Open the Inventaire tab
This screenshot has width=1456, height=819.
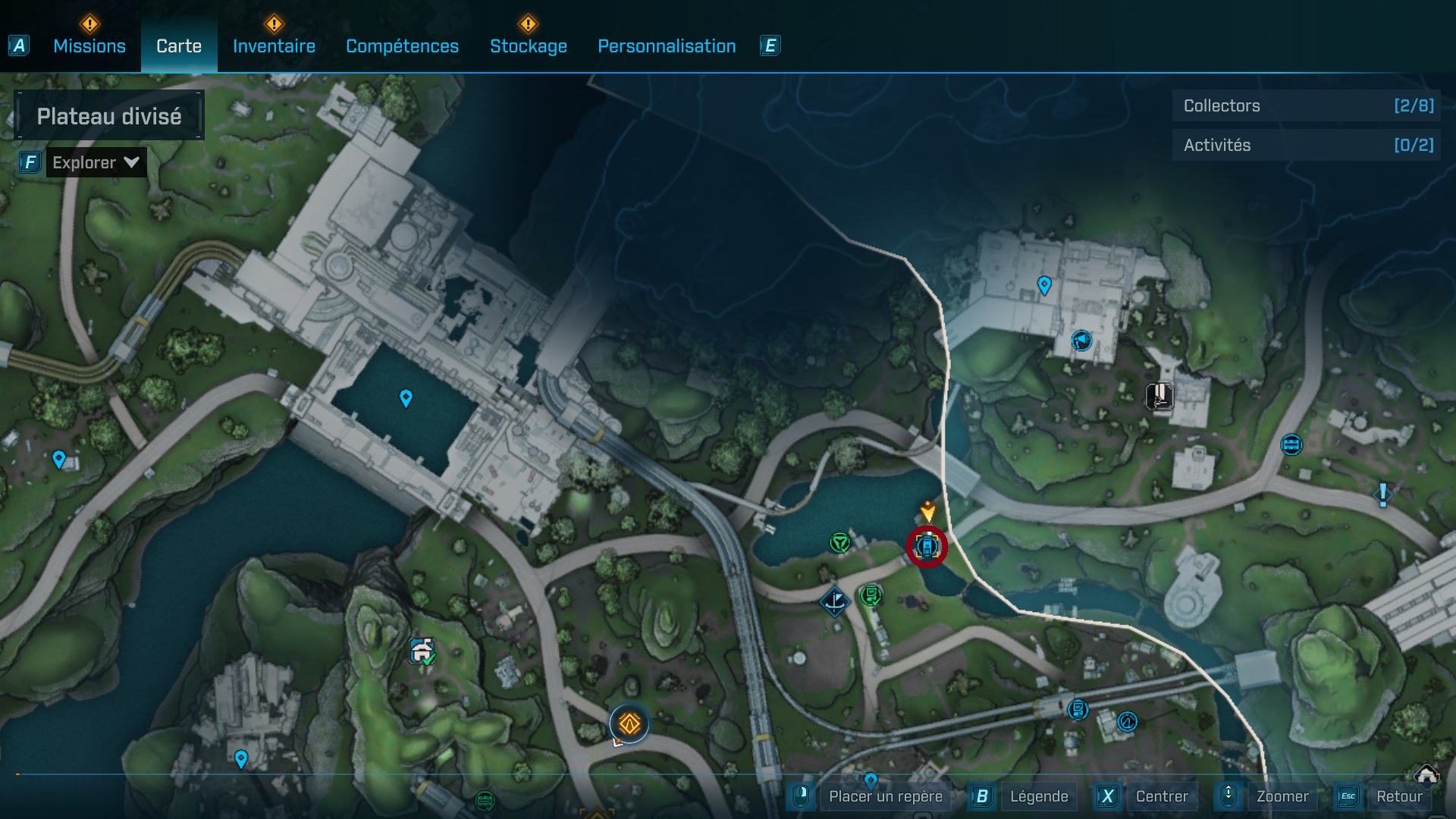tap(274, 46)
